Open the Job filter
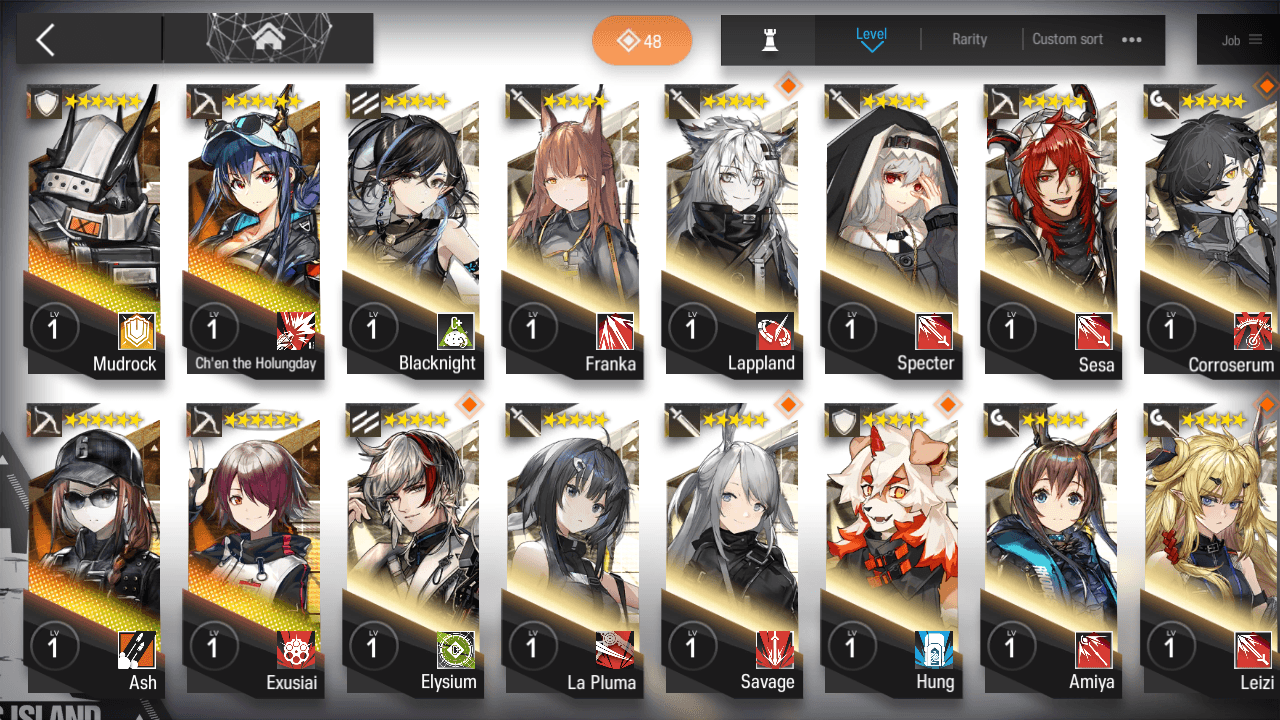Image resolution: width=1280 pixels, height=720 pixels. pyautogui.click(x=1241, y=40)
